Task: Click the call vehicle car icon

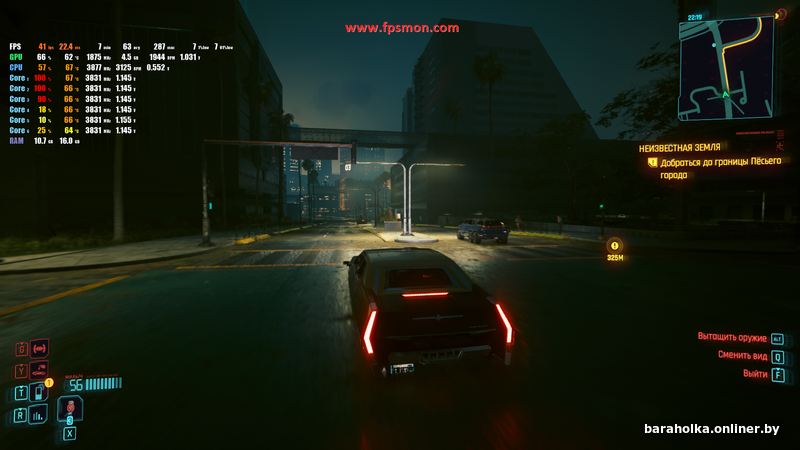Action: (x=39, y=370)
